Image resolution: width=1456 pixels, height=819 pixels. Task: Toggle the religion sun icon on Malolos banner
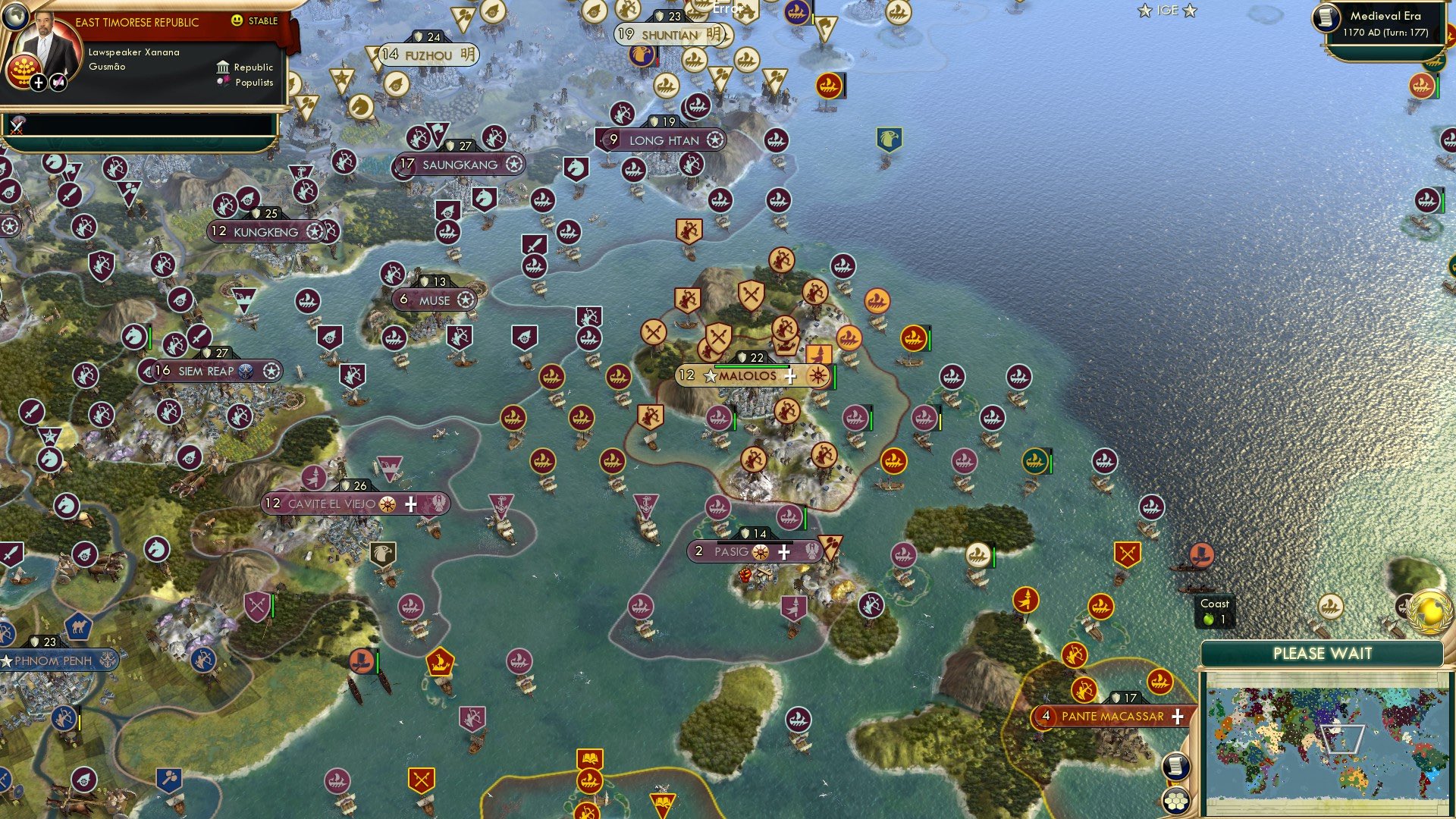[x=817, y=377]
